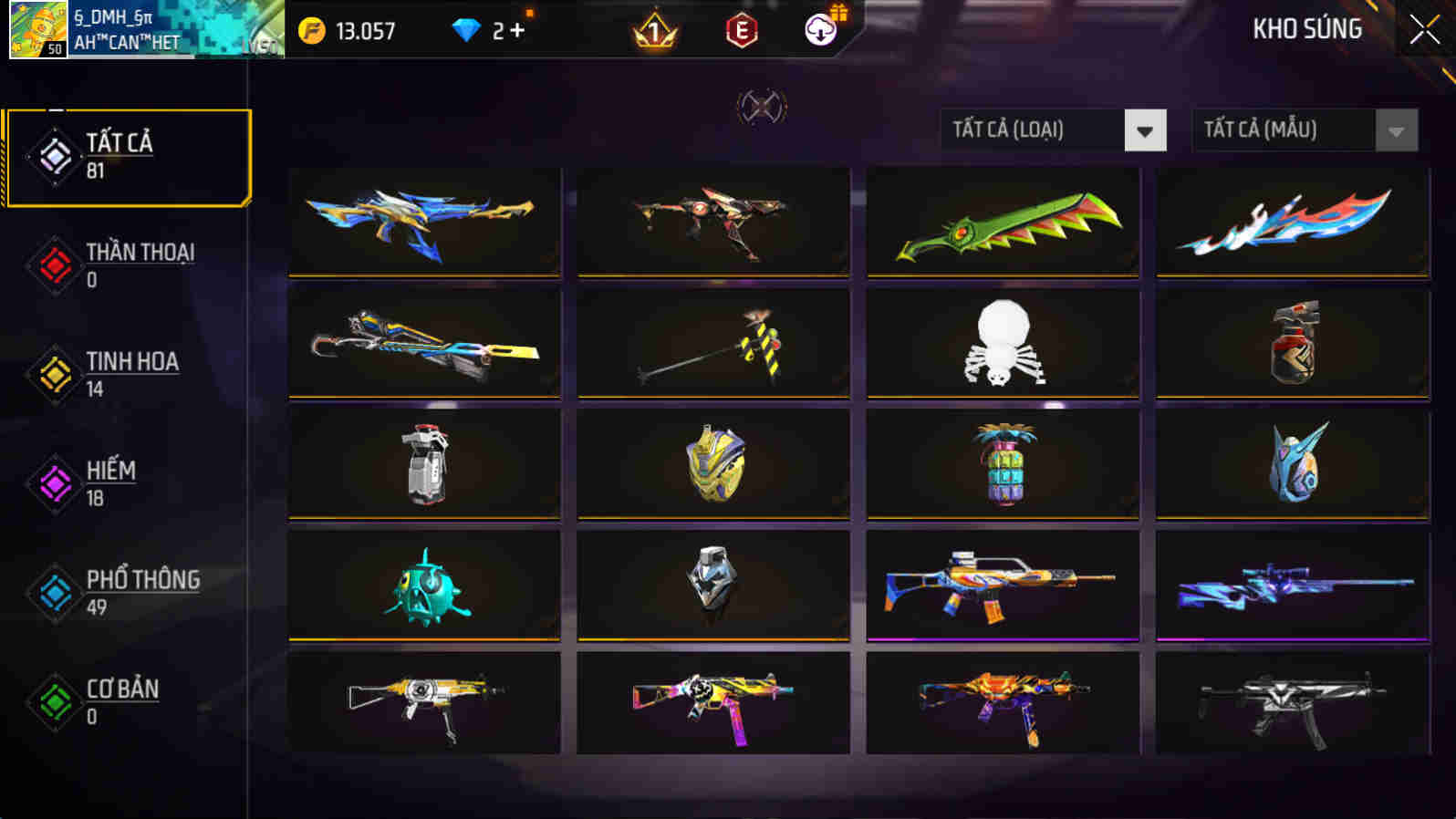Select the red THẦN THOẠI rarity icon
The image size is (1456, 819).
point(54,264)
